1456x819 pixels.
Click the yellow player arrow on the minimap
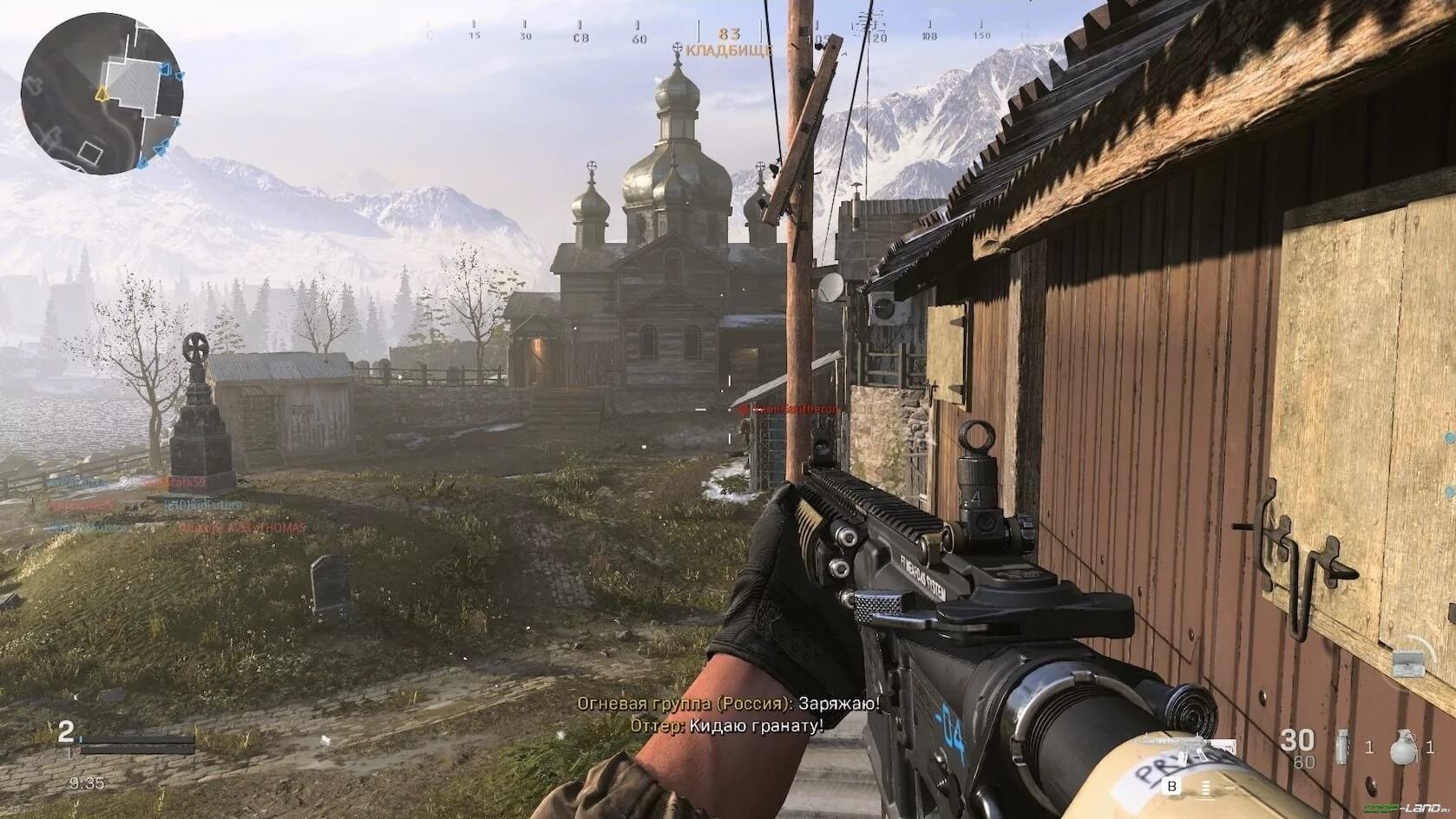click(x=102, y=93)
